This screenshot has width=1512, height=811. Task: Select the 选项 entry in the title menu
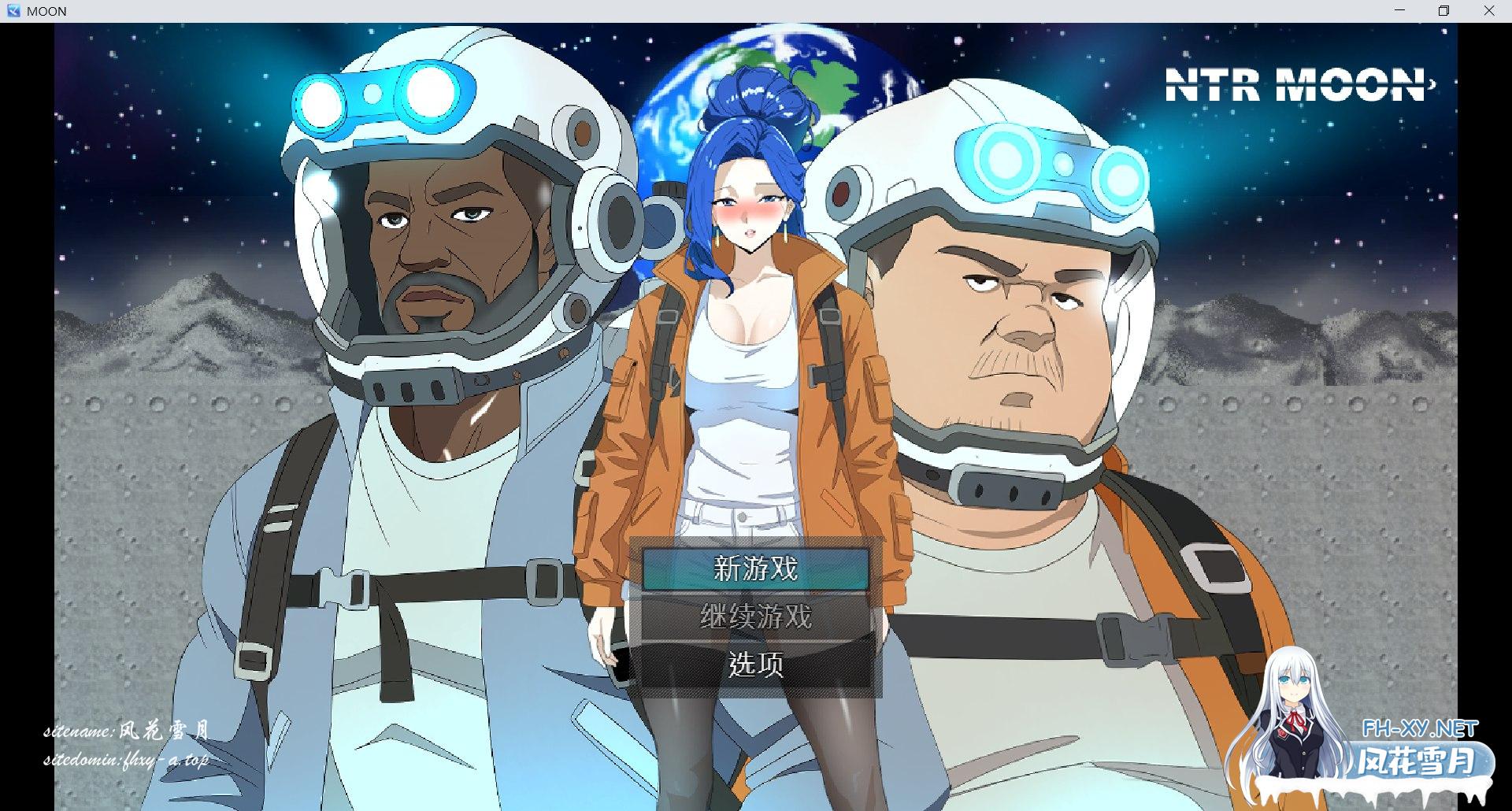point(754,665)
